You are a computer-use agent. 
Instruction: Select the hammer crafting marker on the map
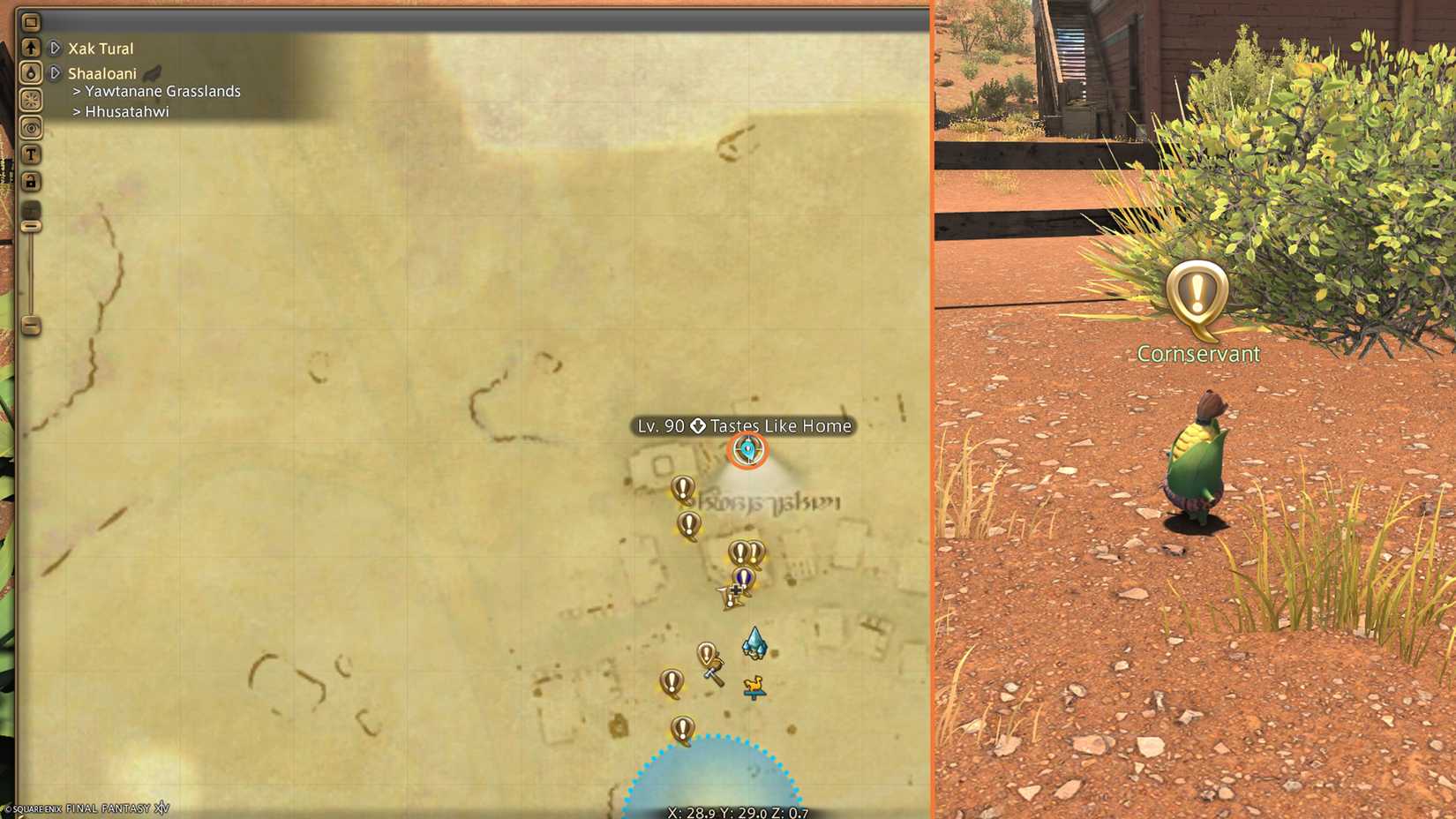pos(713,675)
